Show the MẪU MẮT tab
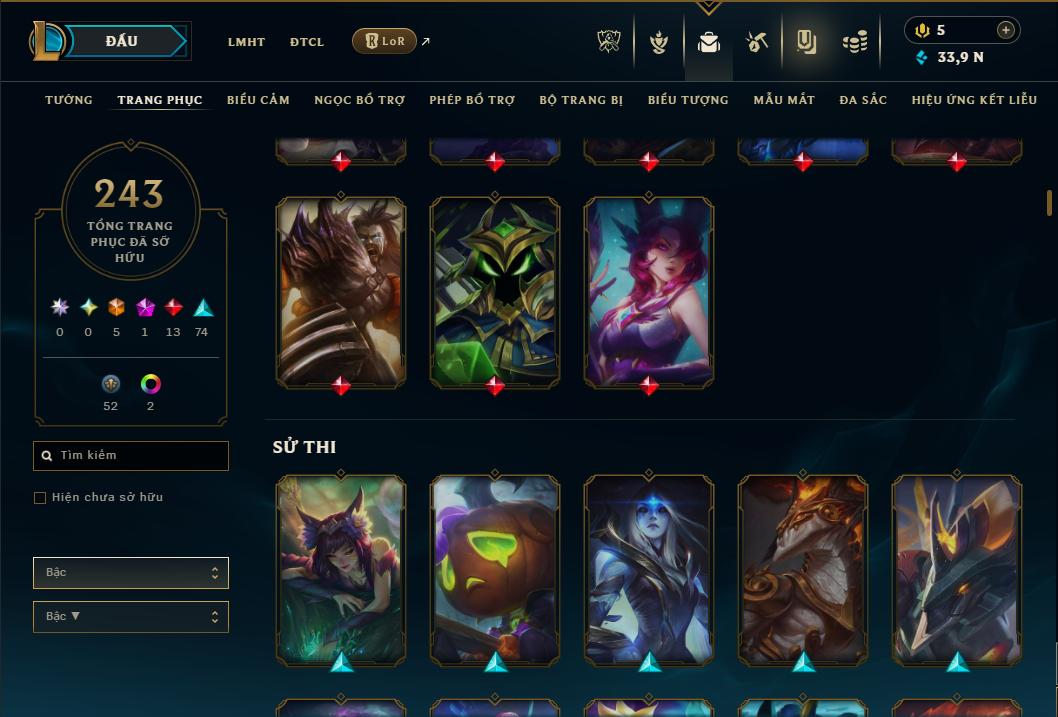 (x=784, y=100)
